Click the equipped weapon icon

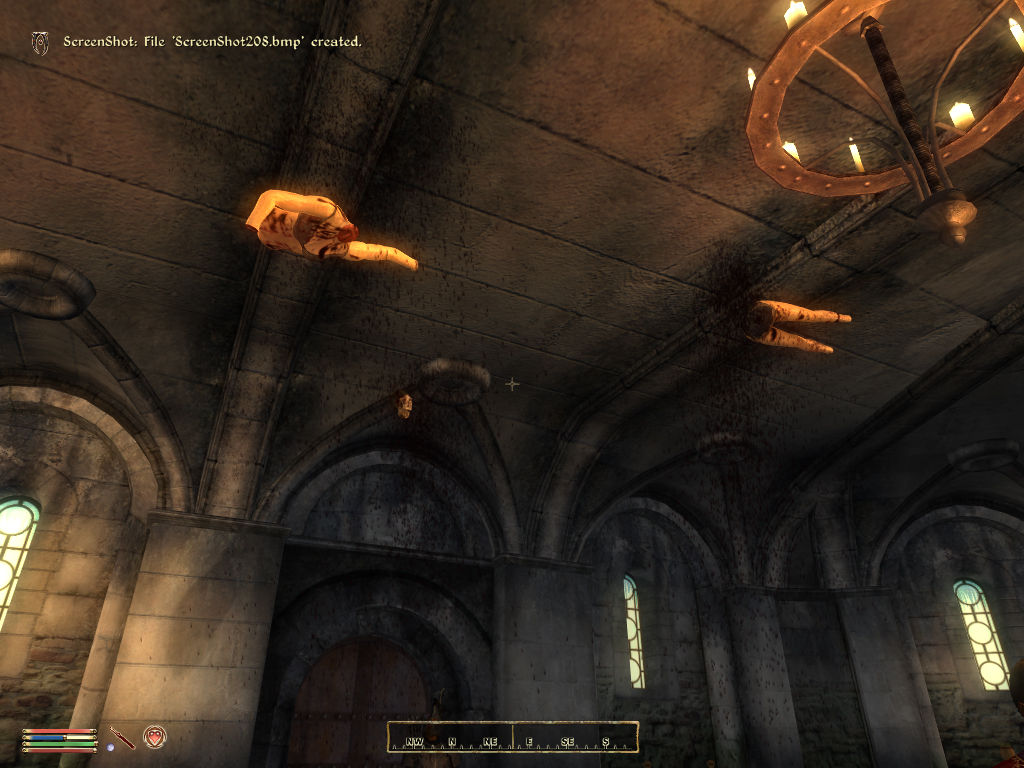click(x=122, y=737)
